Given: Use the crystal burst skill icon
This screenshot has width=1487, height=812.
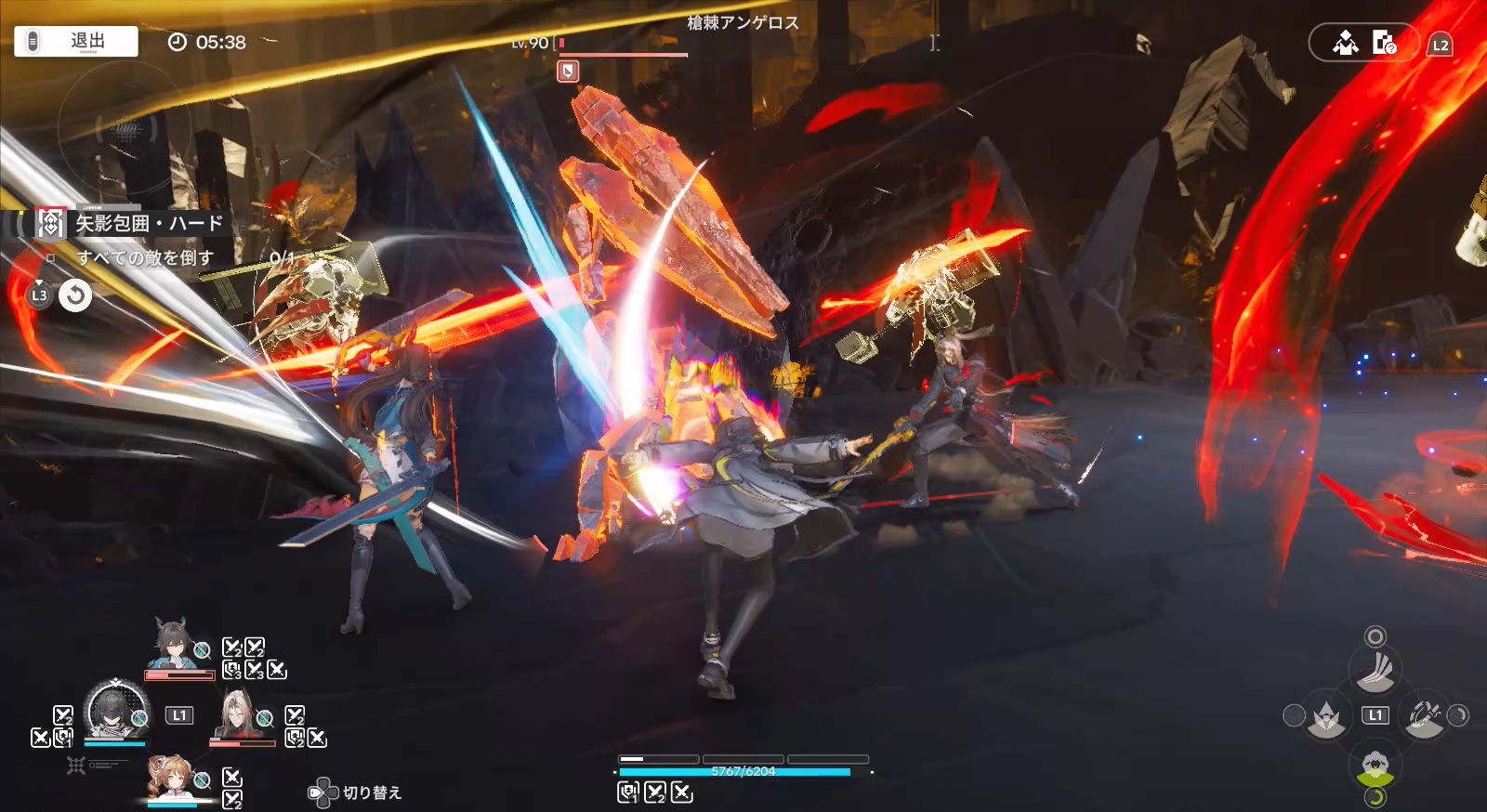Looking at the screenshot, I should [1326, 716].
